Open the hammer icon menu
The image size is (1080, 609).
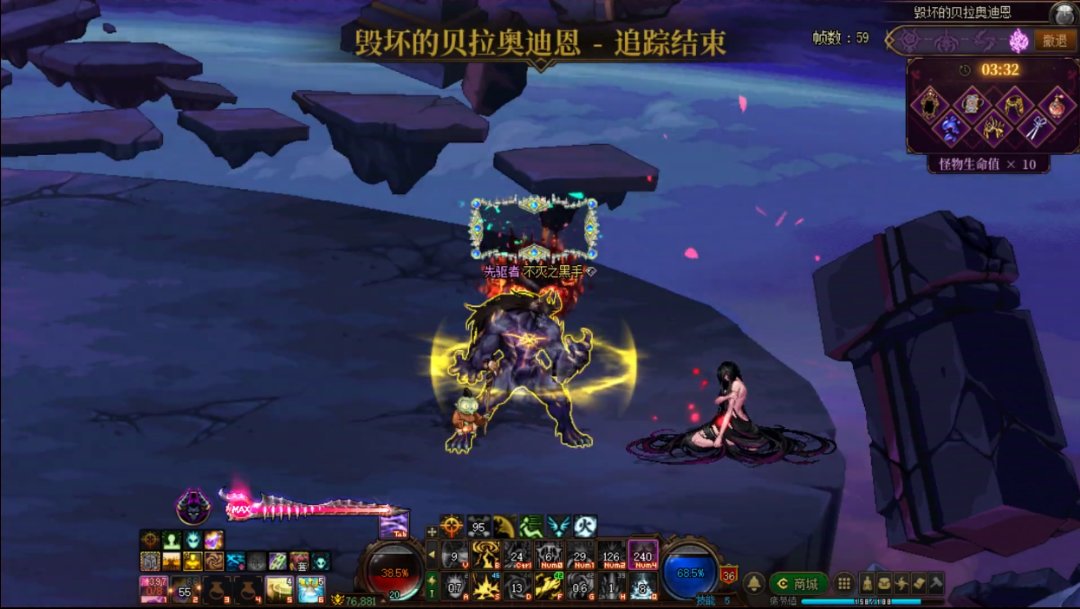(x=935, y=582)
